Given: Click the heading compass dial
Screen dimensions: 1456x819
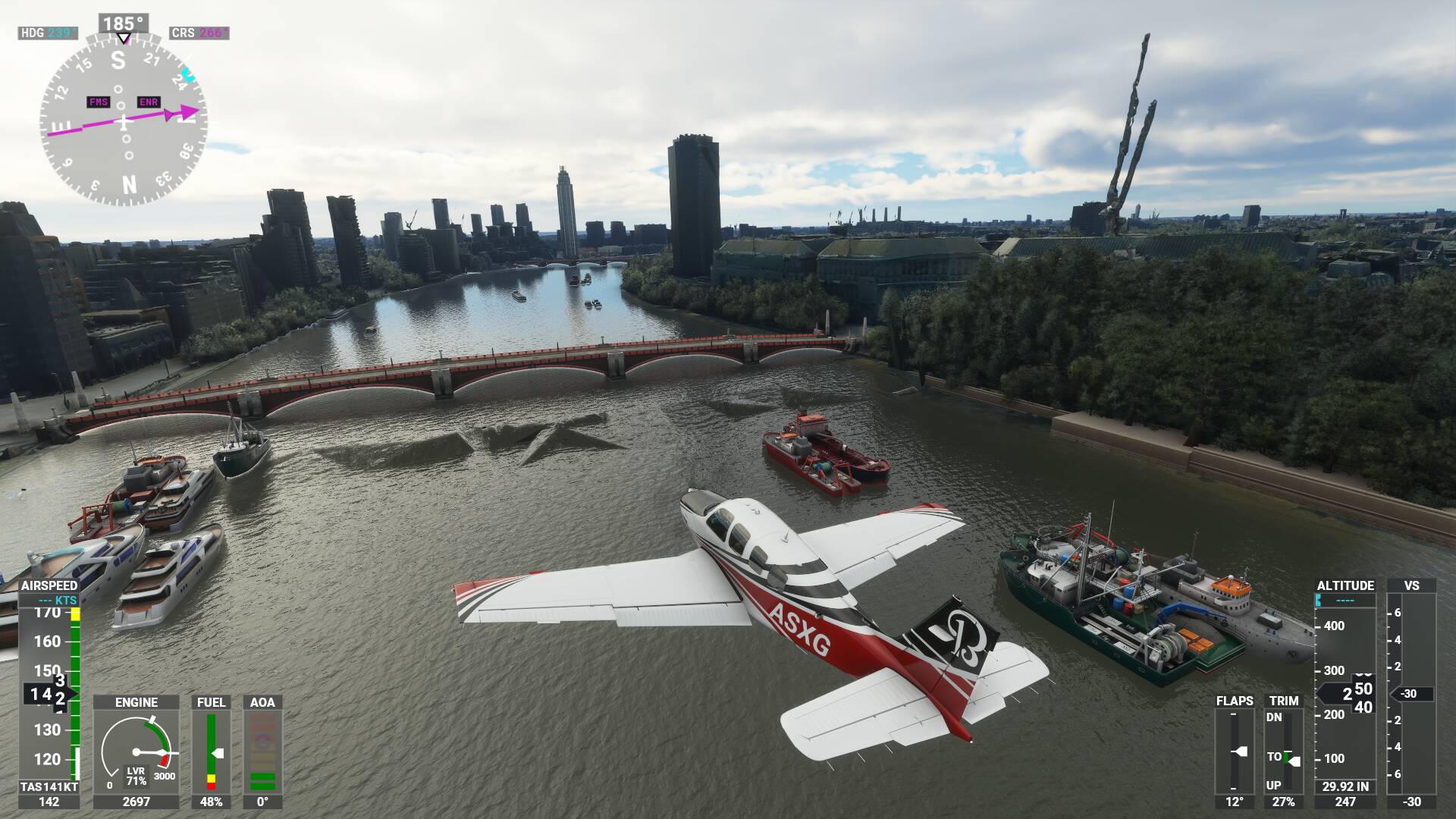Looking at the screenshot, I should pyautogui.click(x=123, y=120).
